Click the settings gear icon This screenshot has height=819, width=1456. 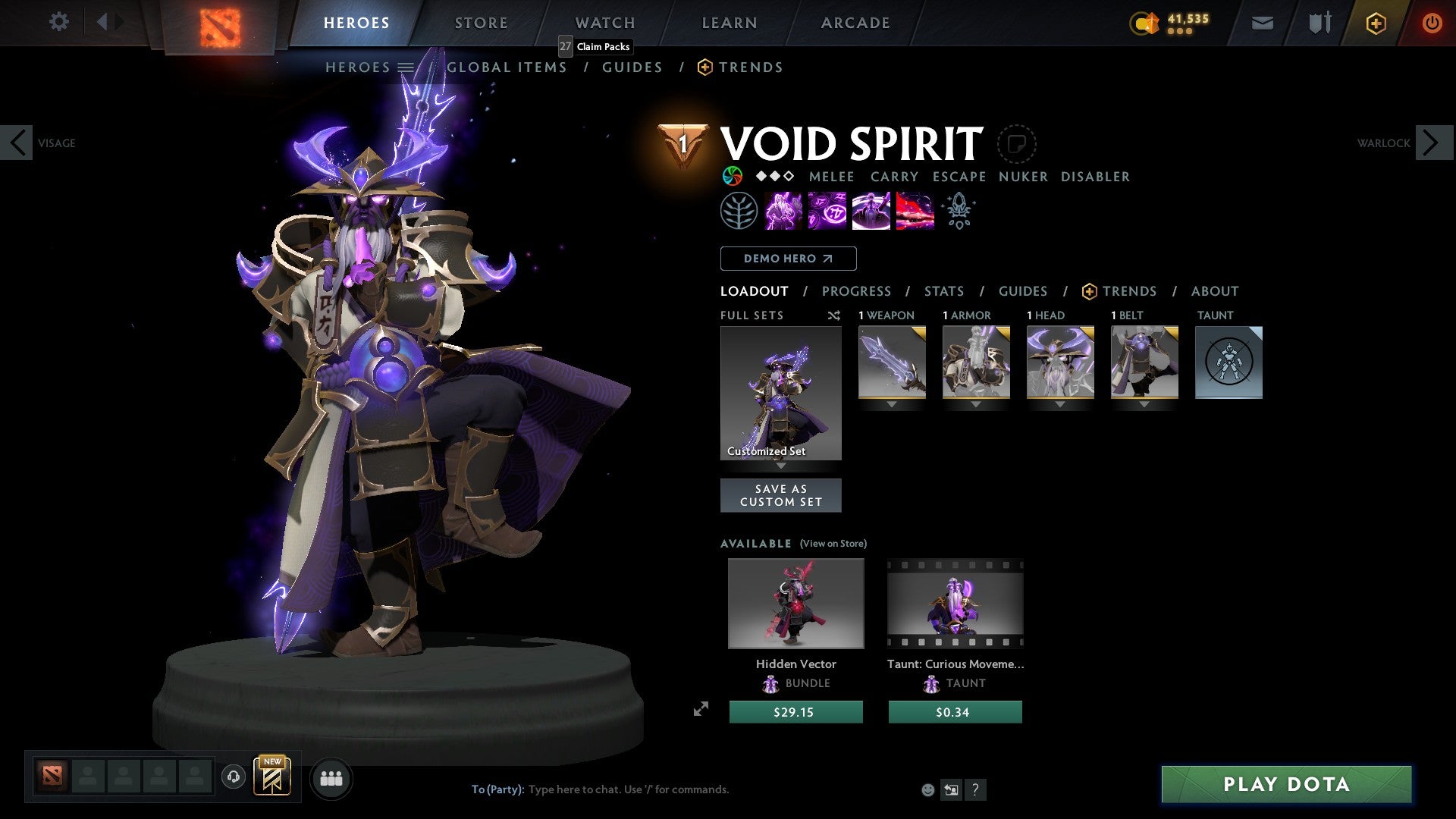click(59, 22)
